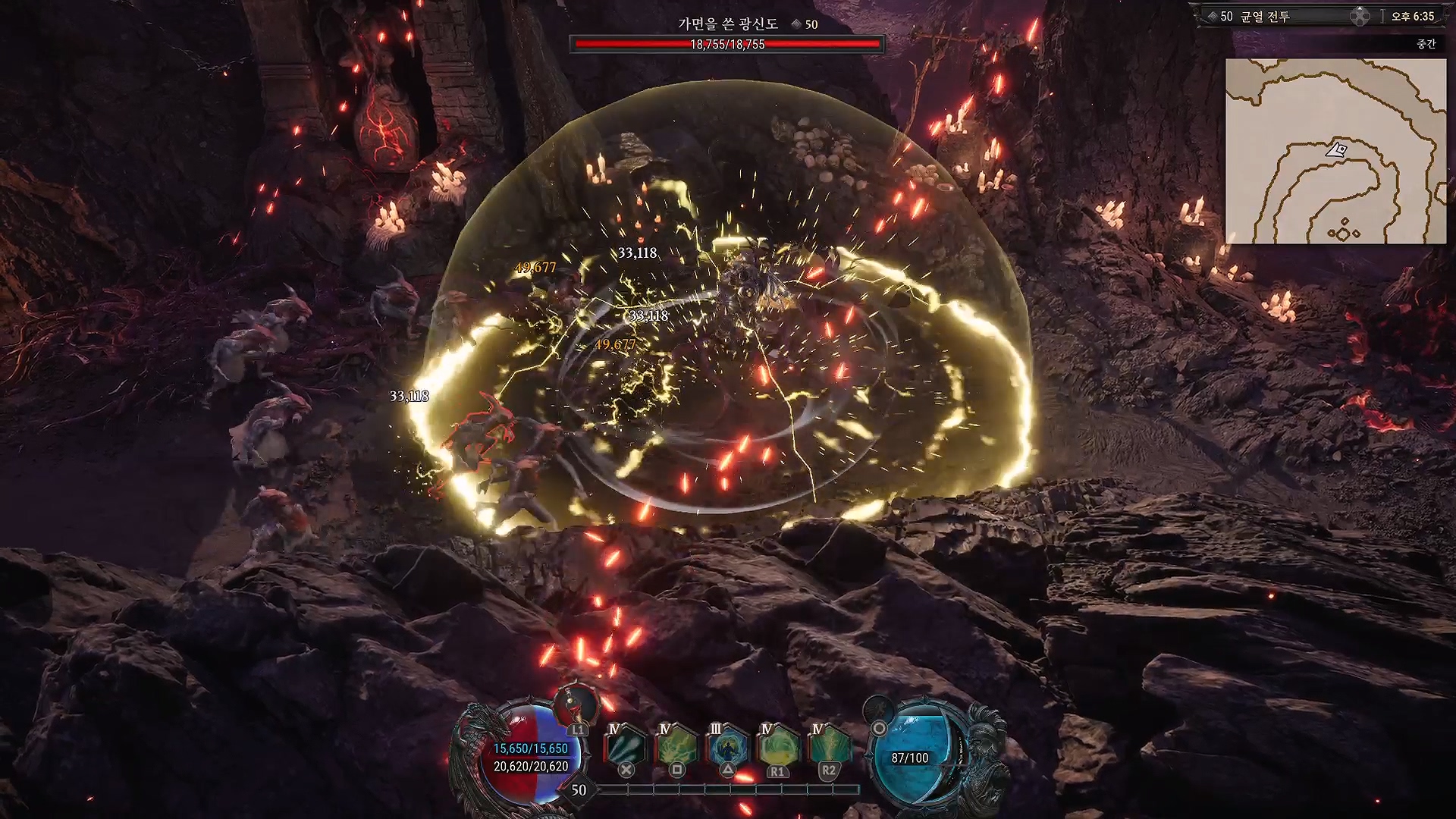Use the red health potion flask

pos(576,707)
